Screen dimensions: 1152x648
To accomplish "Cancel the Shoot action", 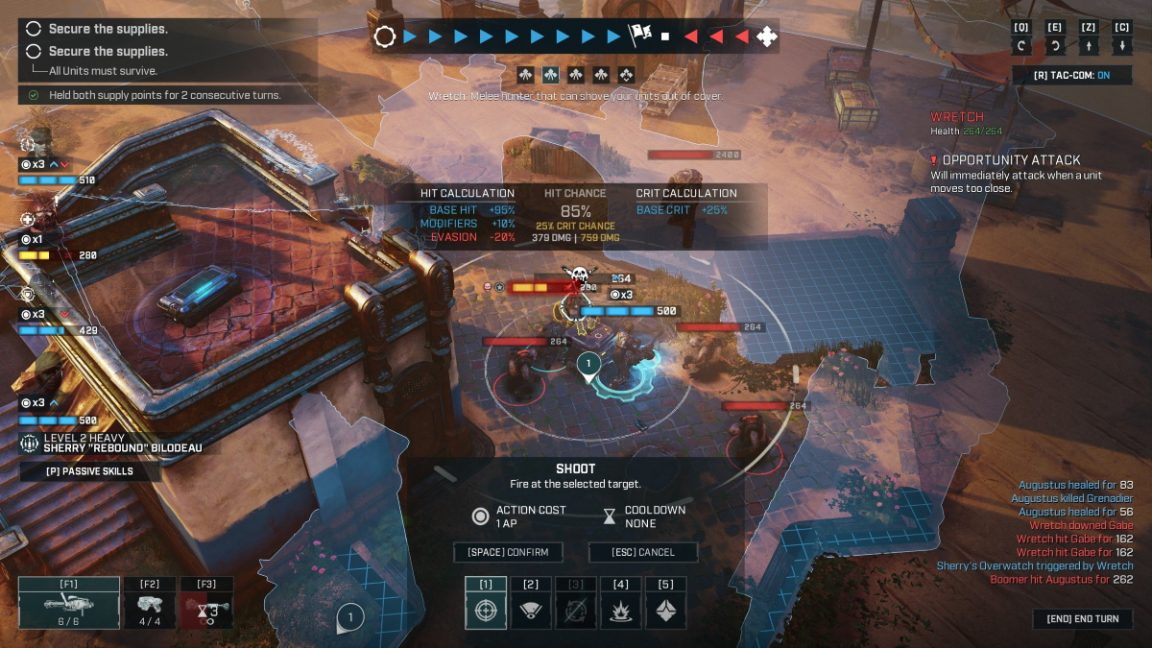I will (642, 552).
